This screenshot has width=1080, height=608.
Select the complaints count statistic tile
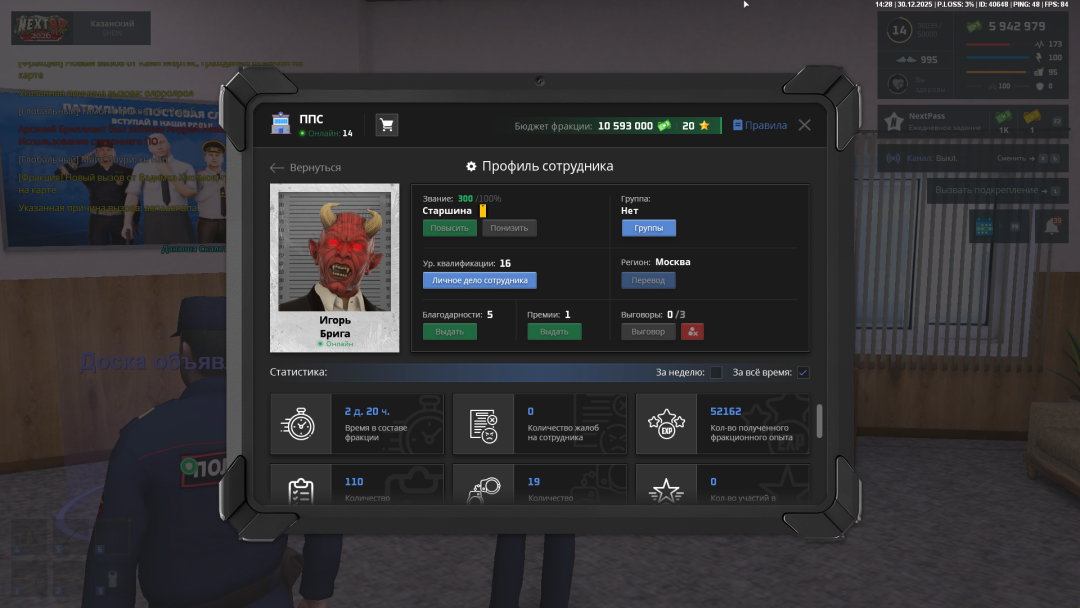(x=540, y=424)
